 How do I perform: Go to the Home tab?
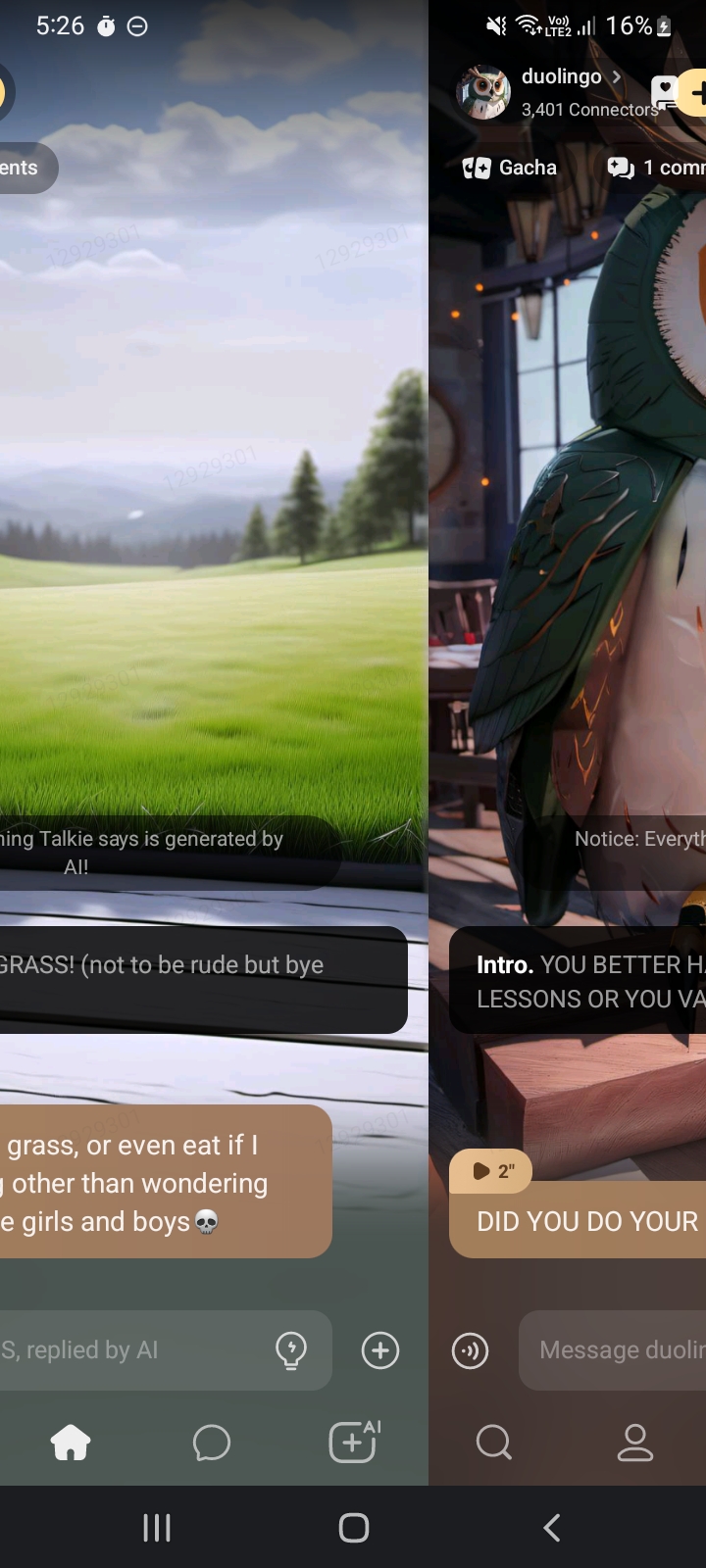pos(71,1442)
